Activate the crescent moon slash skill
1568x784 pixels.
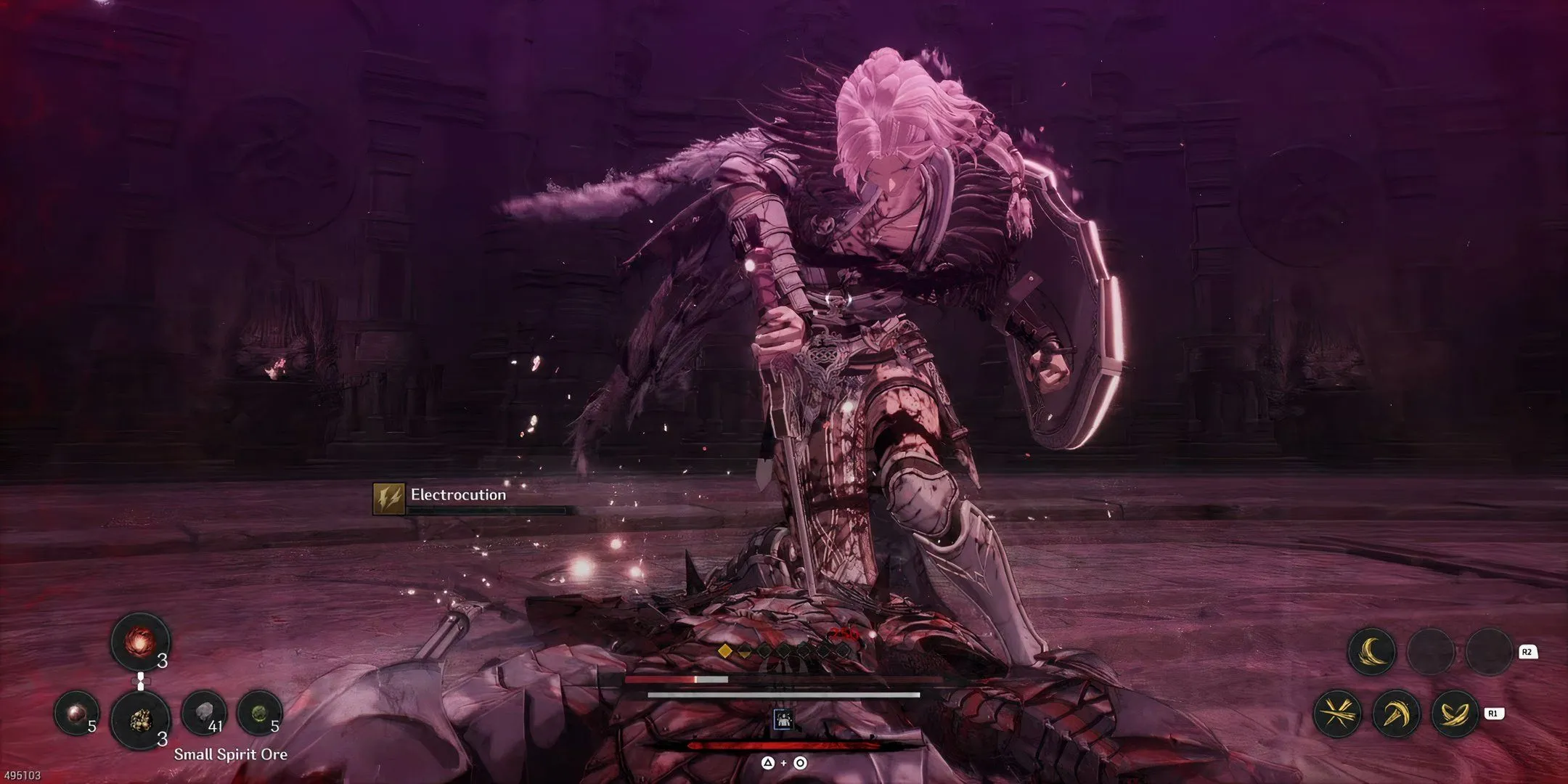1371,652
